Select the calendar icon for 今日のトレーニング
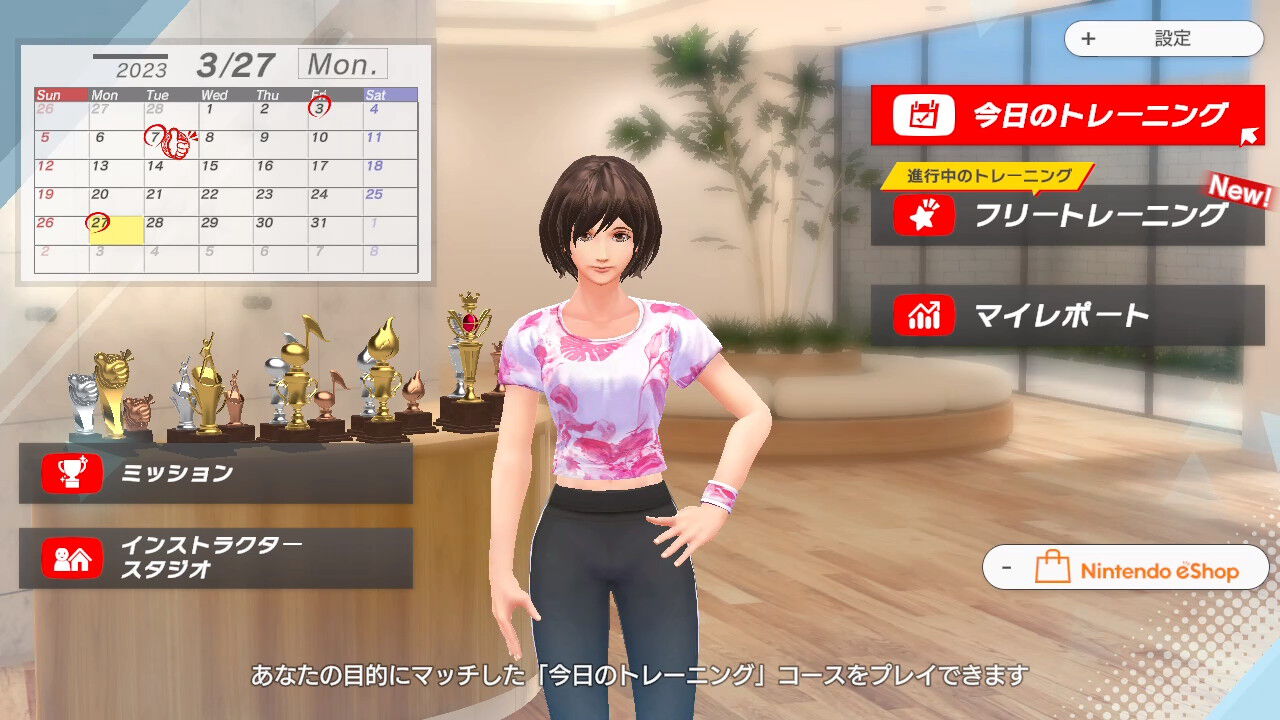Viewport: 1280px width, 720px height. coord(925,114)
